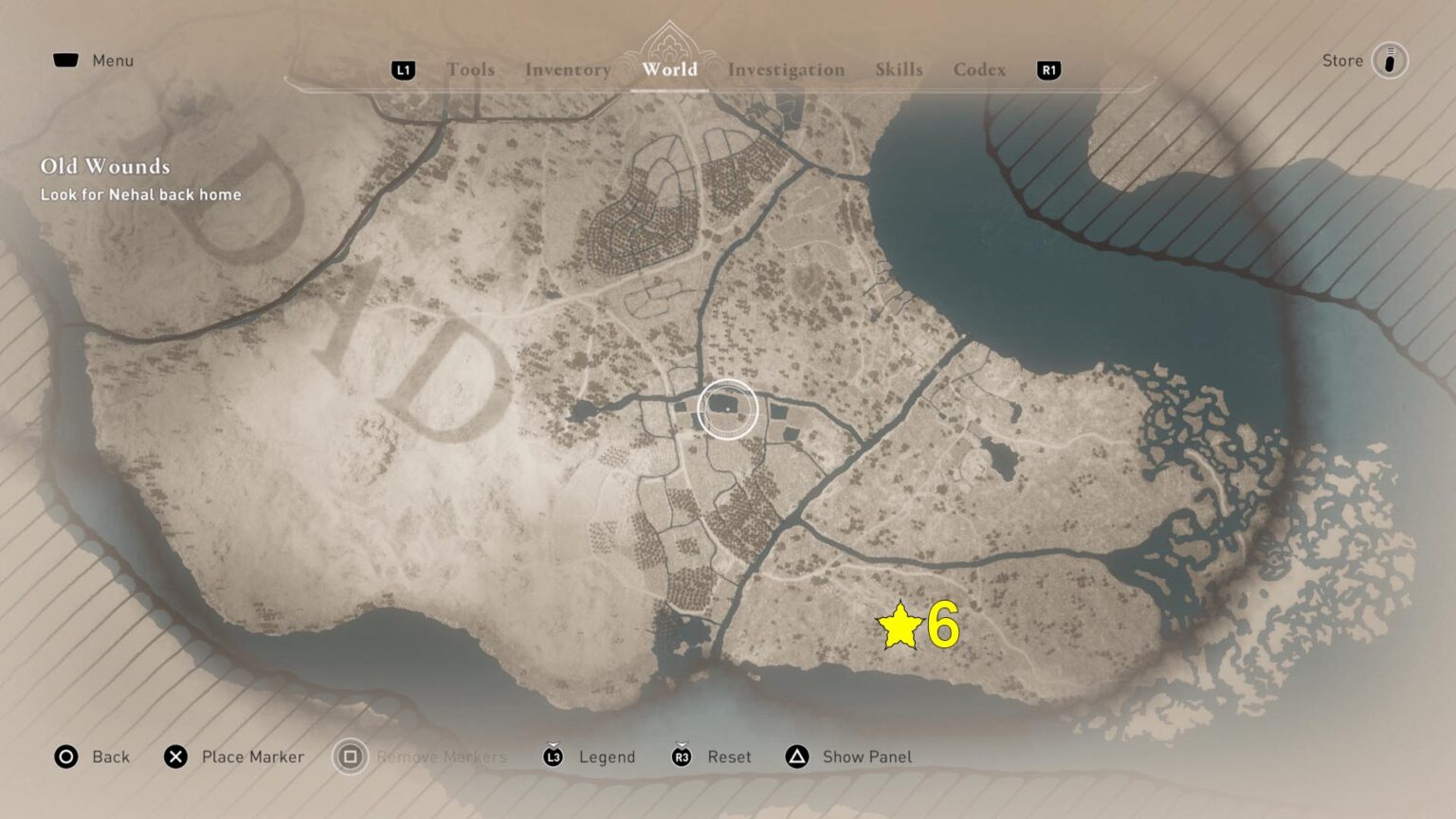Click the star marker labeled 6
Screen dimensions: 1456x819
tap(901, 626)
